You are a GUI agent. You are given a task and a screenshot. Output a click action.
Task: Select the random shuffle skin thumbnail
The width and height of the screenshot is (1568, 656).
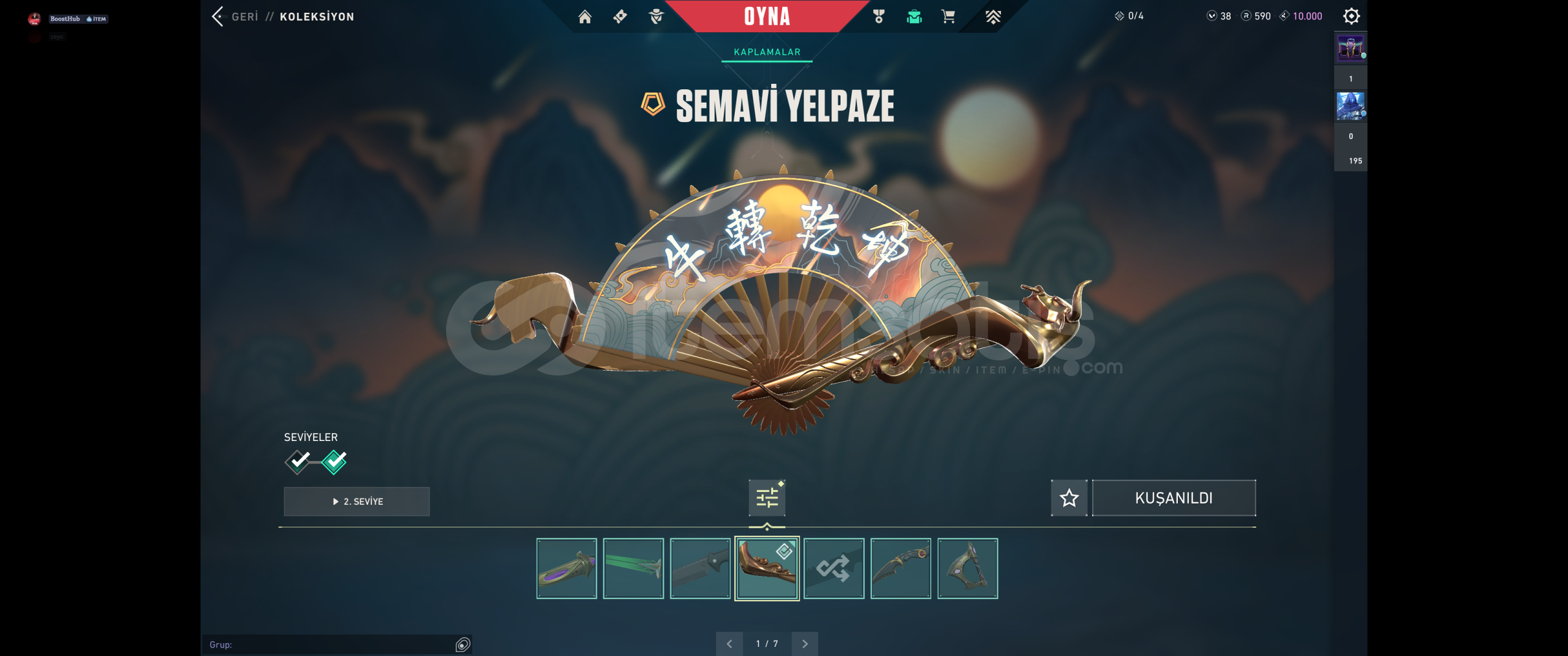834,568
